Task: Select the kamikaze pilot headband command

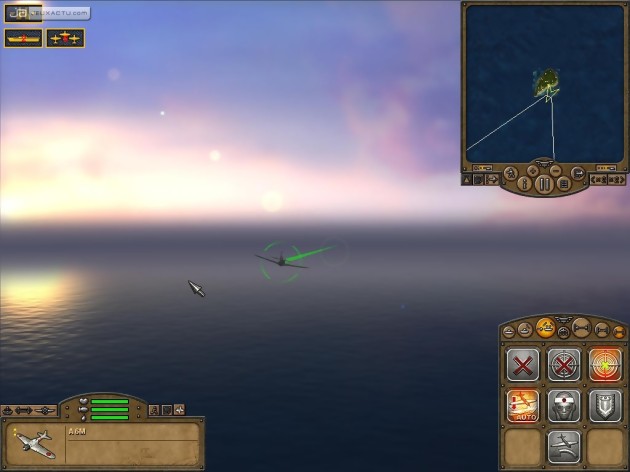Action: pyautogui.click(x=564, y=405)
